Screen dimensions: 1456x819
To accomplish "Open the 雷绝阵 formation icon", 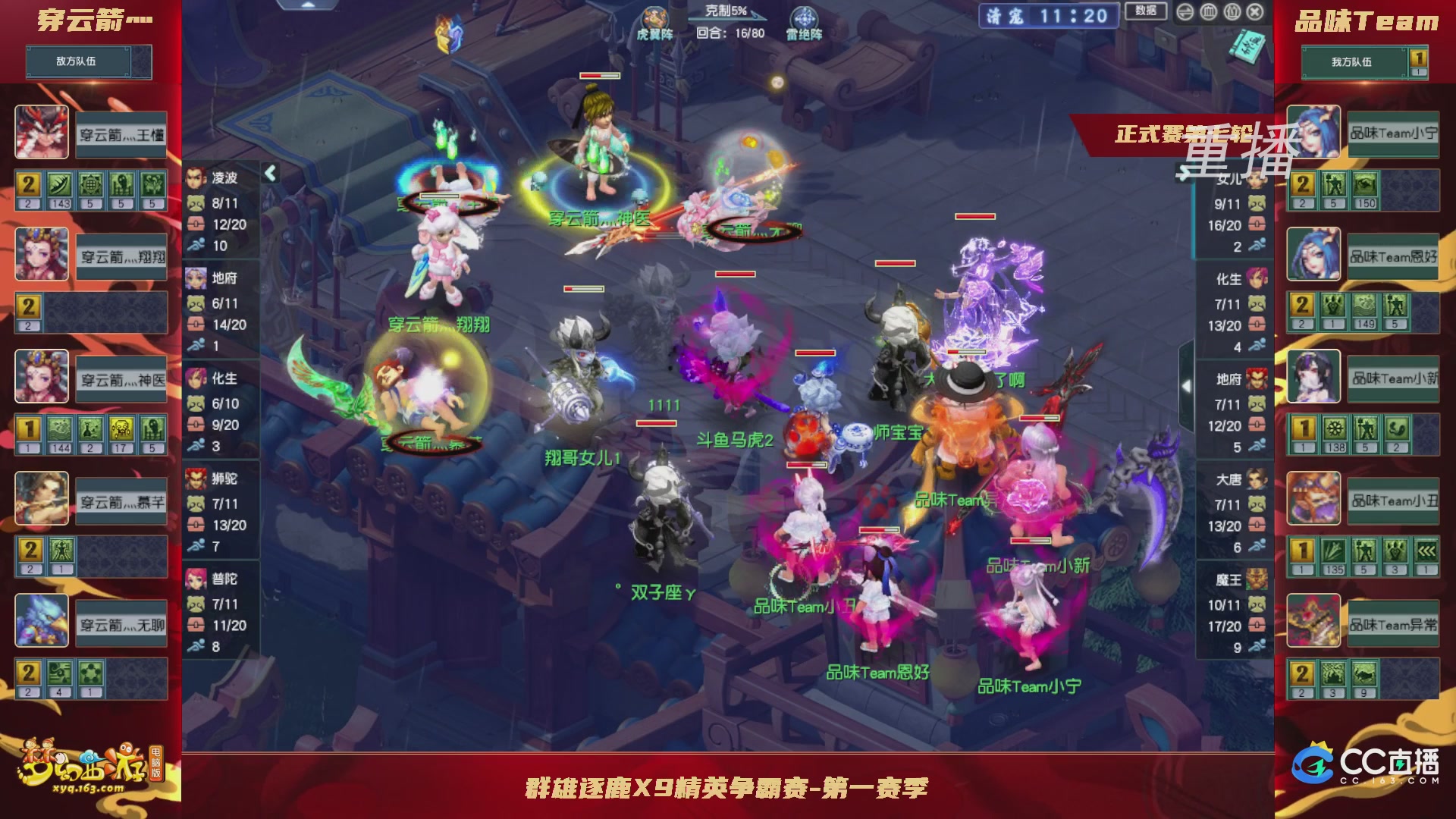I will 804,17.
